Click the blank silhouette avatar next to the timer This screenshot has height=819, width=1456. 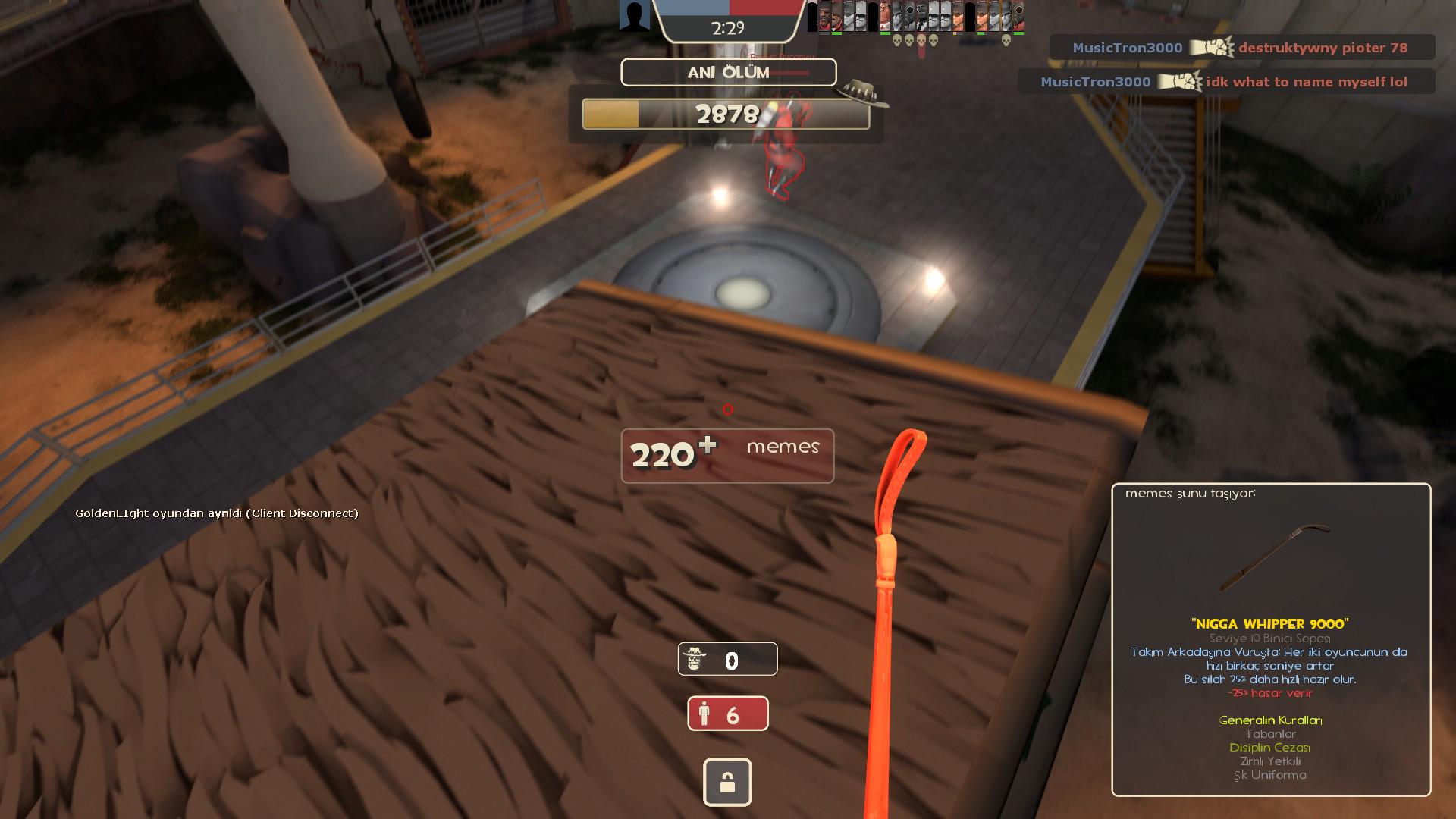[634, 15]
